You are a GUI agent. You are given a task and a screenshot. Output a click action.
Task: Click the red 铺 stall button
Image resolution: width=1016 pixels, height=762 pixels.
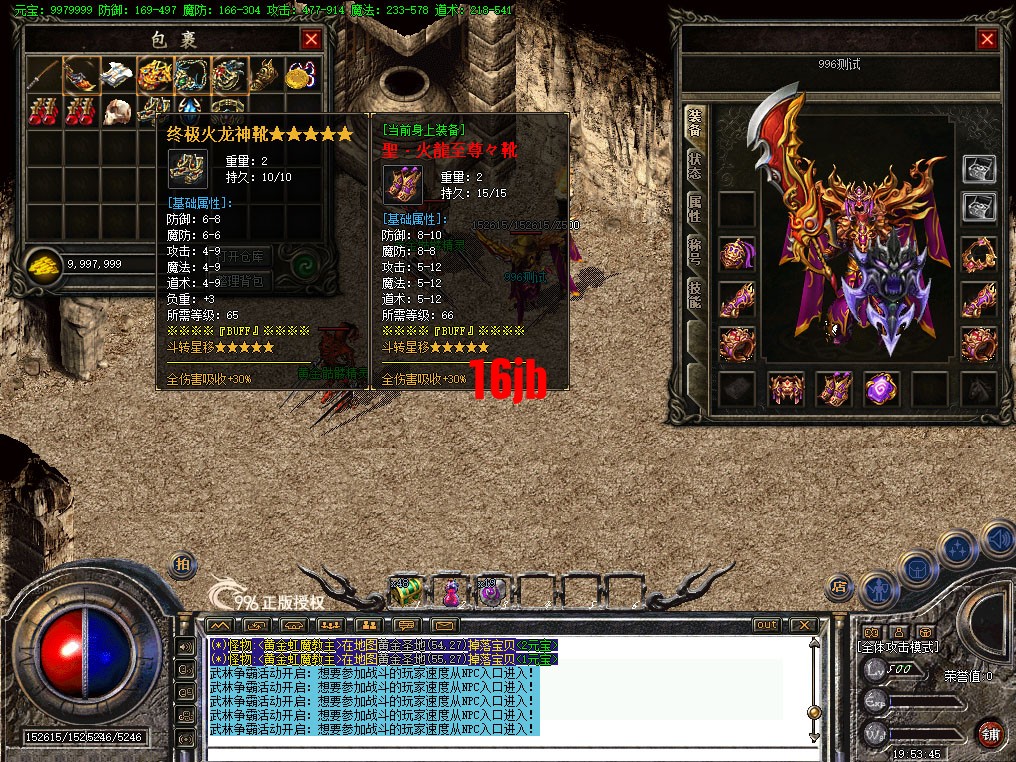(989, 731)
